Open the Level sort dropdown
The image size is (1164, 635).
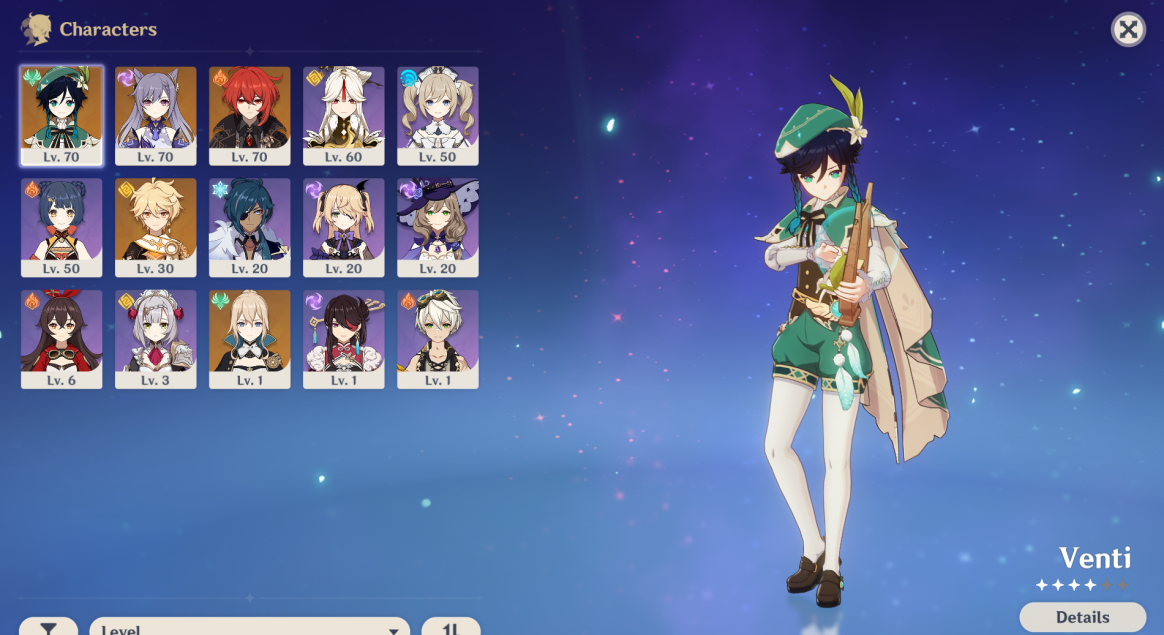(x=249, y=627)
